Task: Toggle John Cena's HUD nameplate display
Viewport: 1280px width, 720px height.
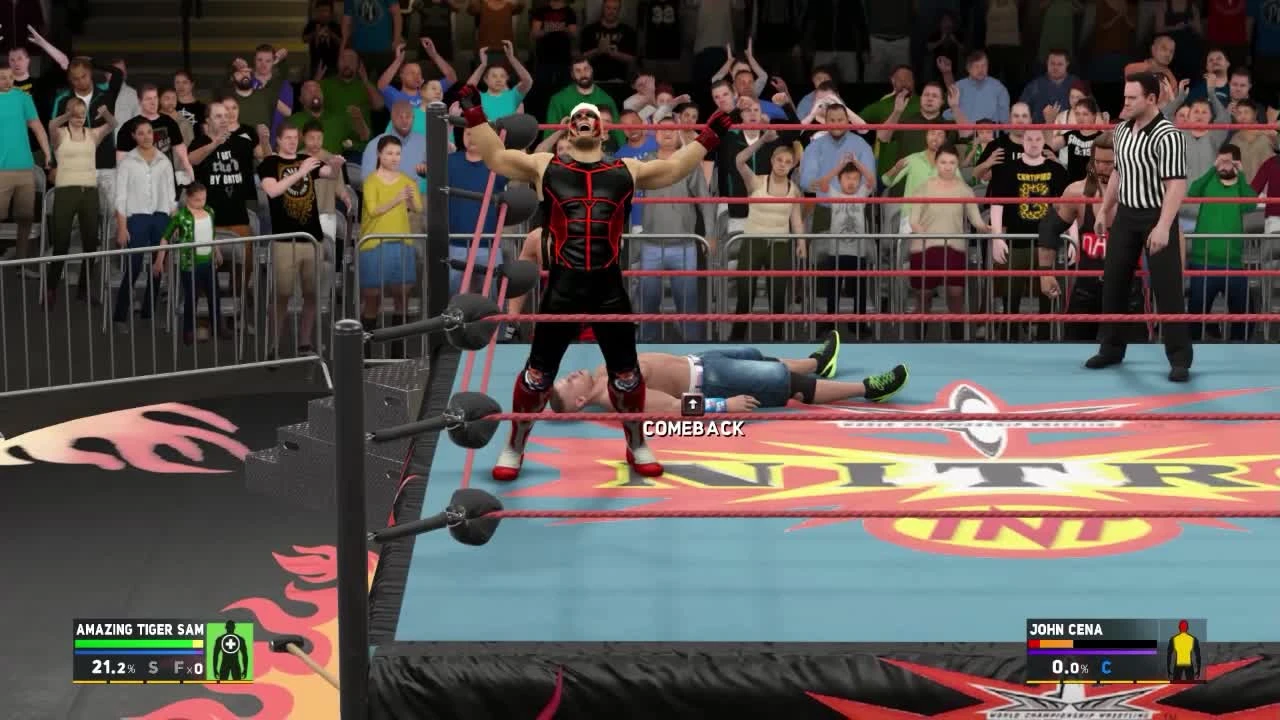Action: coord(1066,628)
